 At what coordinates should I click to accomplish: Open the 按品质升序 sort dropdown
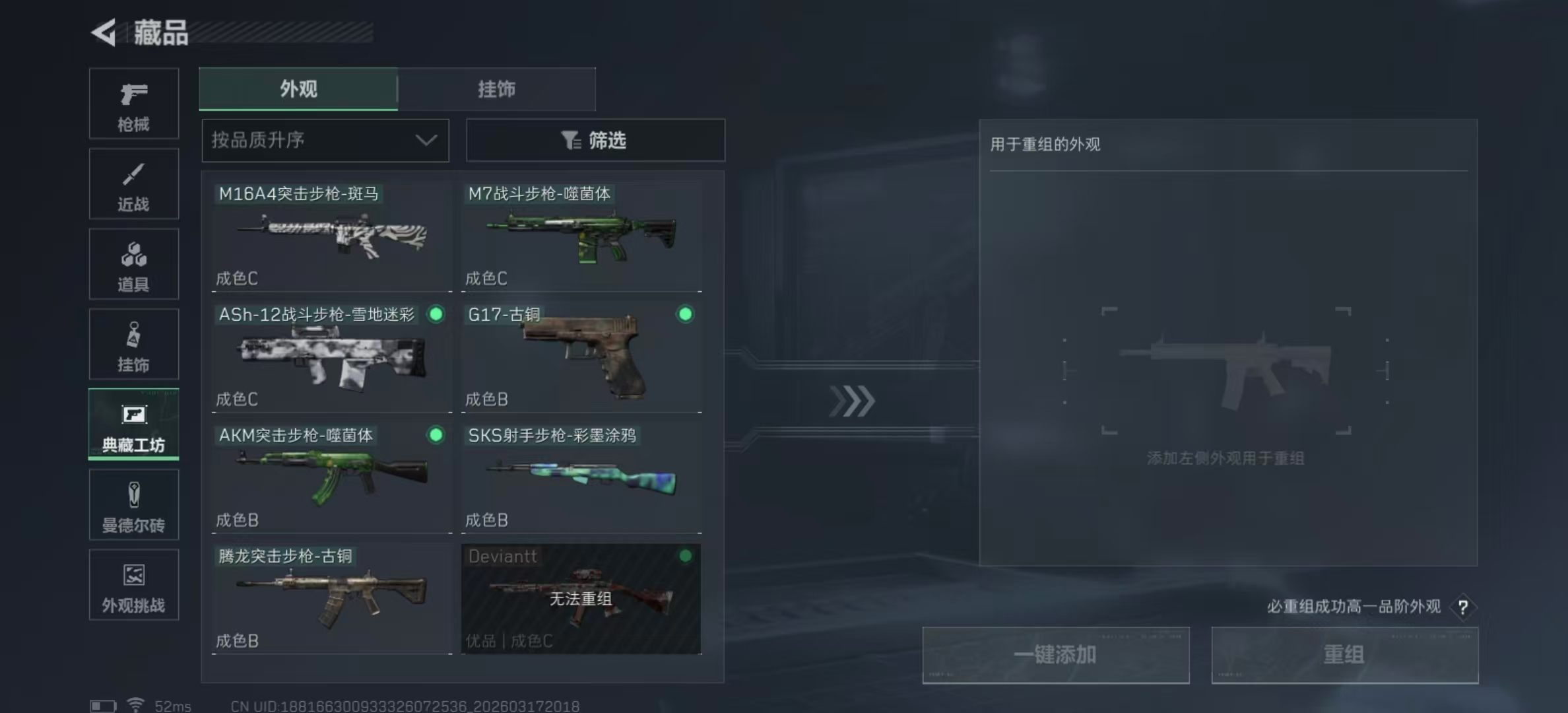[325, 140]
